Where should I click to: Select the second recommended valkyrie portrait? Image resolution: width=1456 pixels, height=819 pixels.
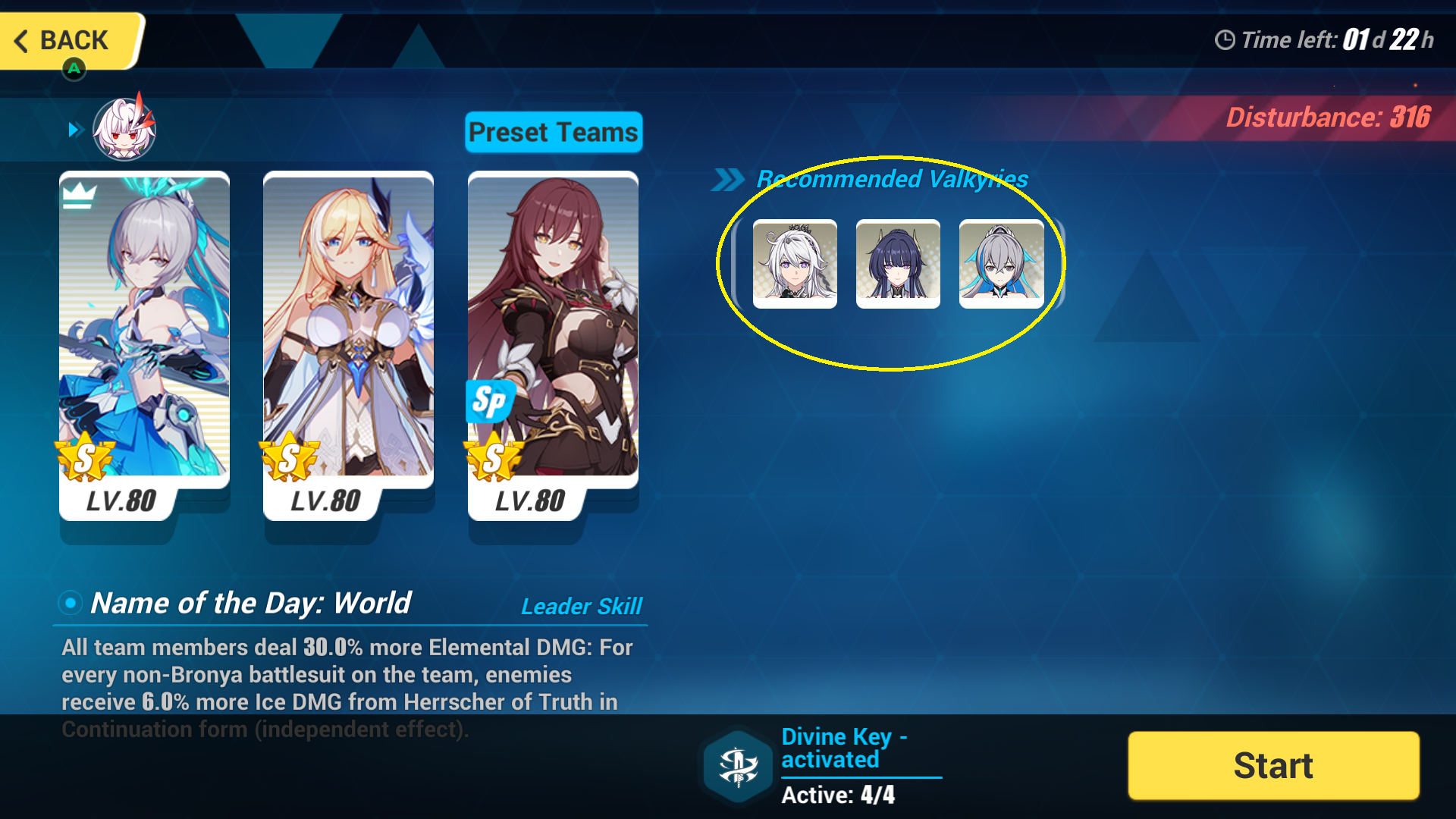tap(898, 264)
